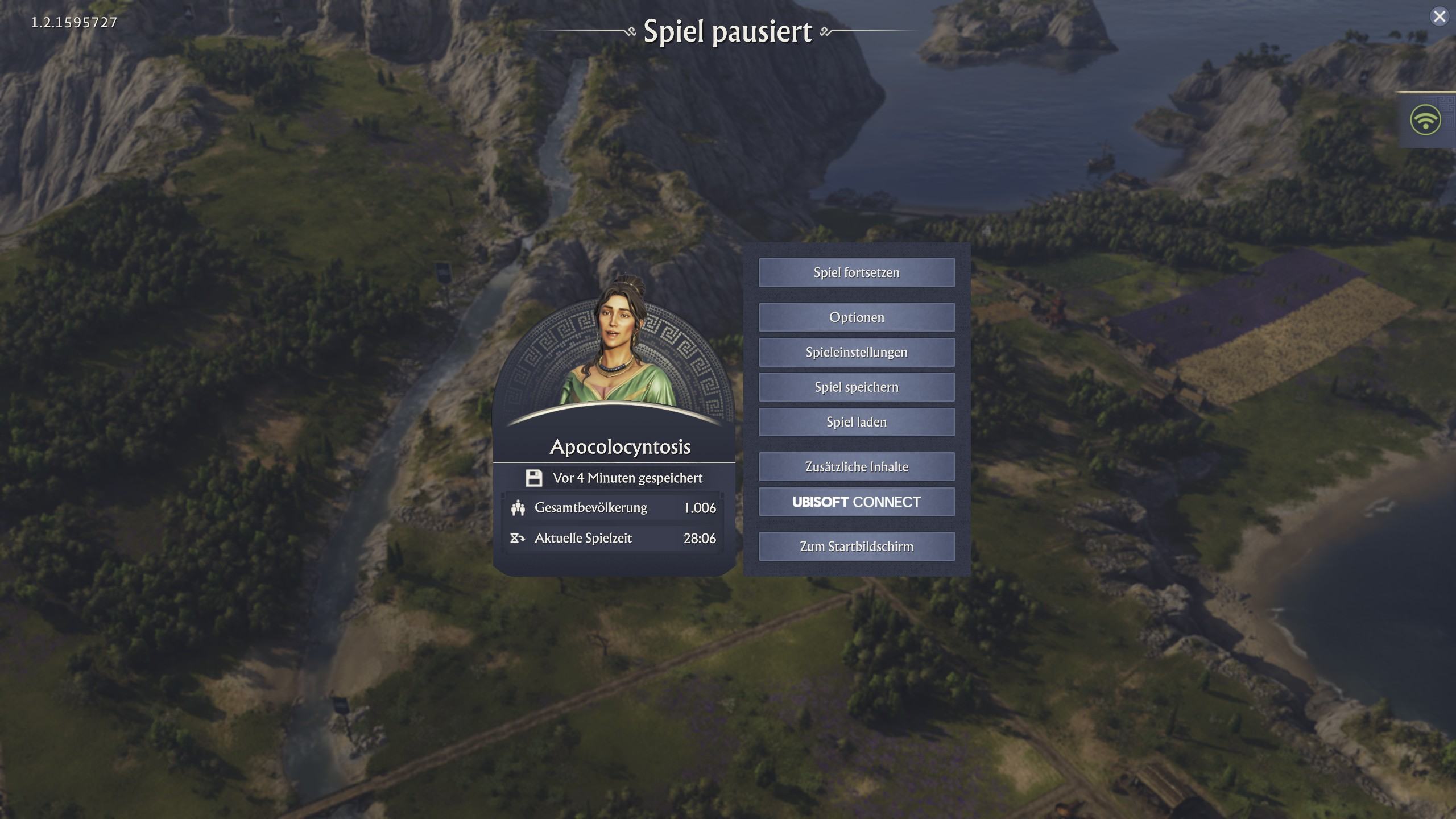Viewport: 1456px width, 819px height.
Task: Return via Zum Startbildschirm
Action: (857, 547)
